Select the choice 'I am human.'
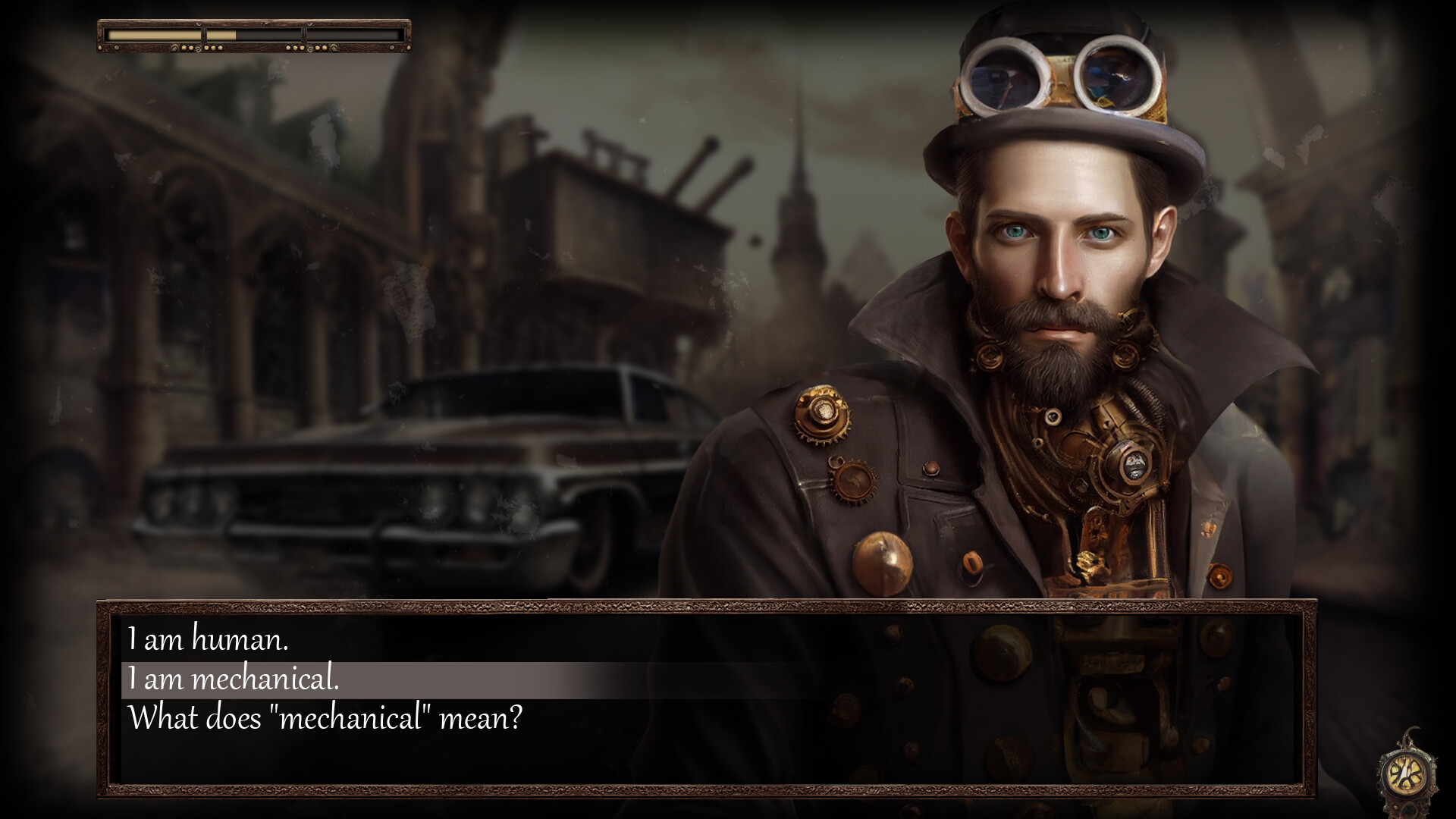1456x819 pixels. pyautogui.click(x=210, y=641)
